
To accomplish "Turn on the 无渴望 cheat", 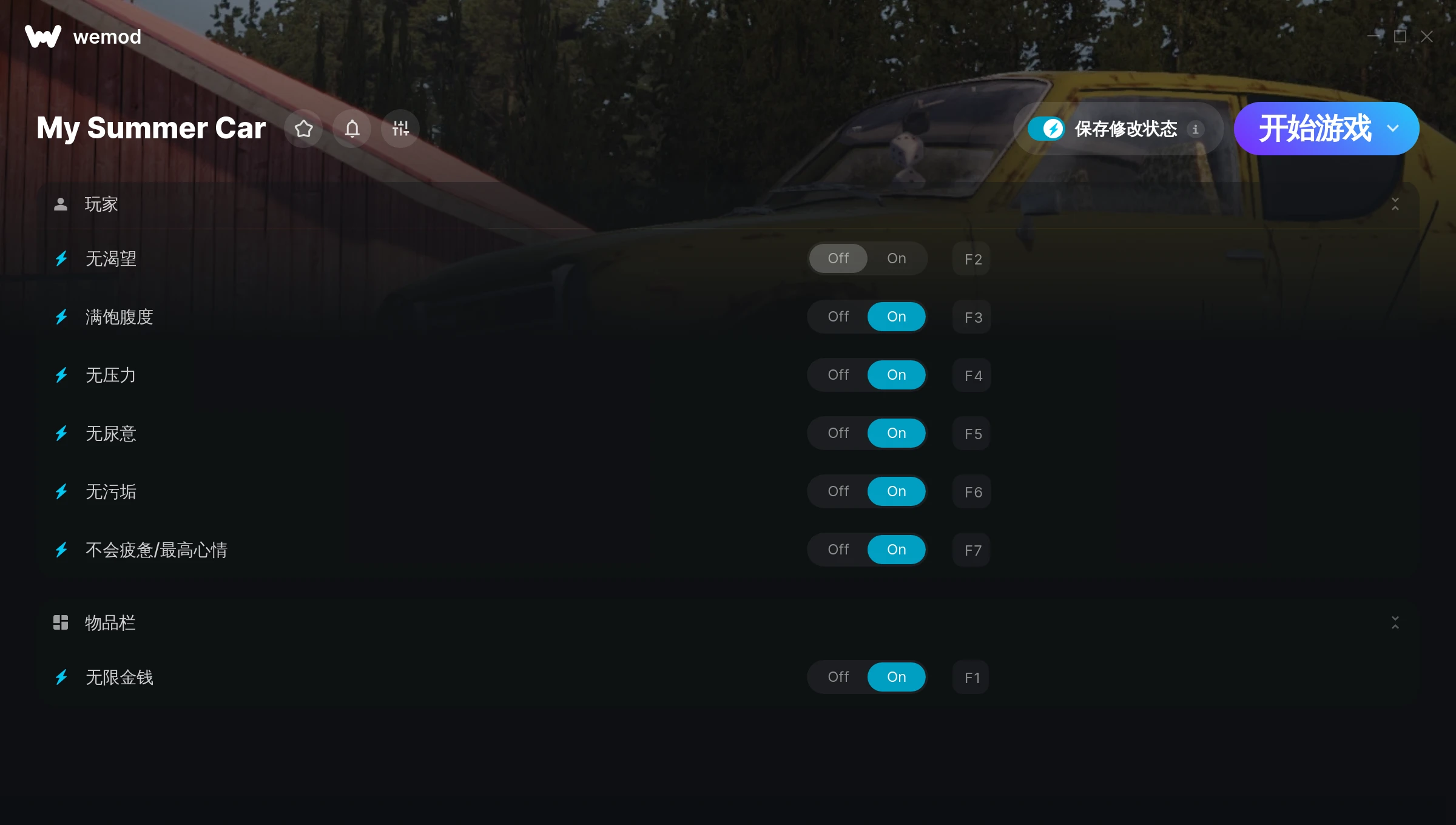I will coord(896,258).
